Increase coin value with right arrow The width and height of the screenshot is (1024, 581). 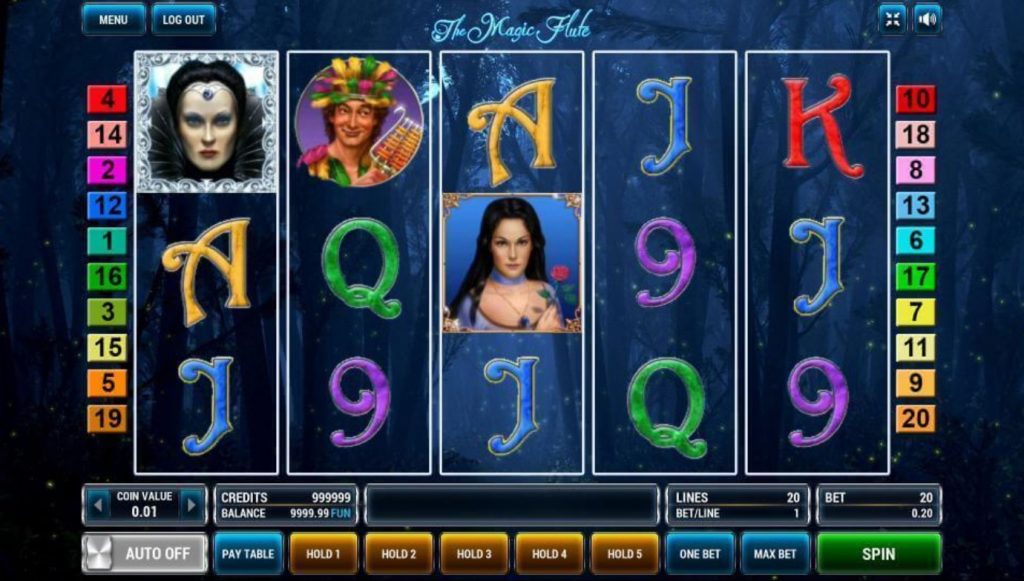point(191,505)
